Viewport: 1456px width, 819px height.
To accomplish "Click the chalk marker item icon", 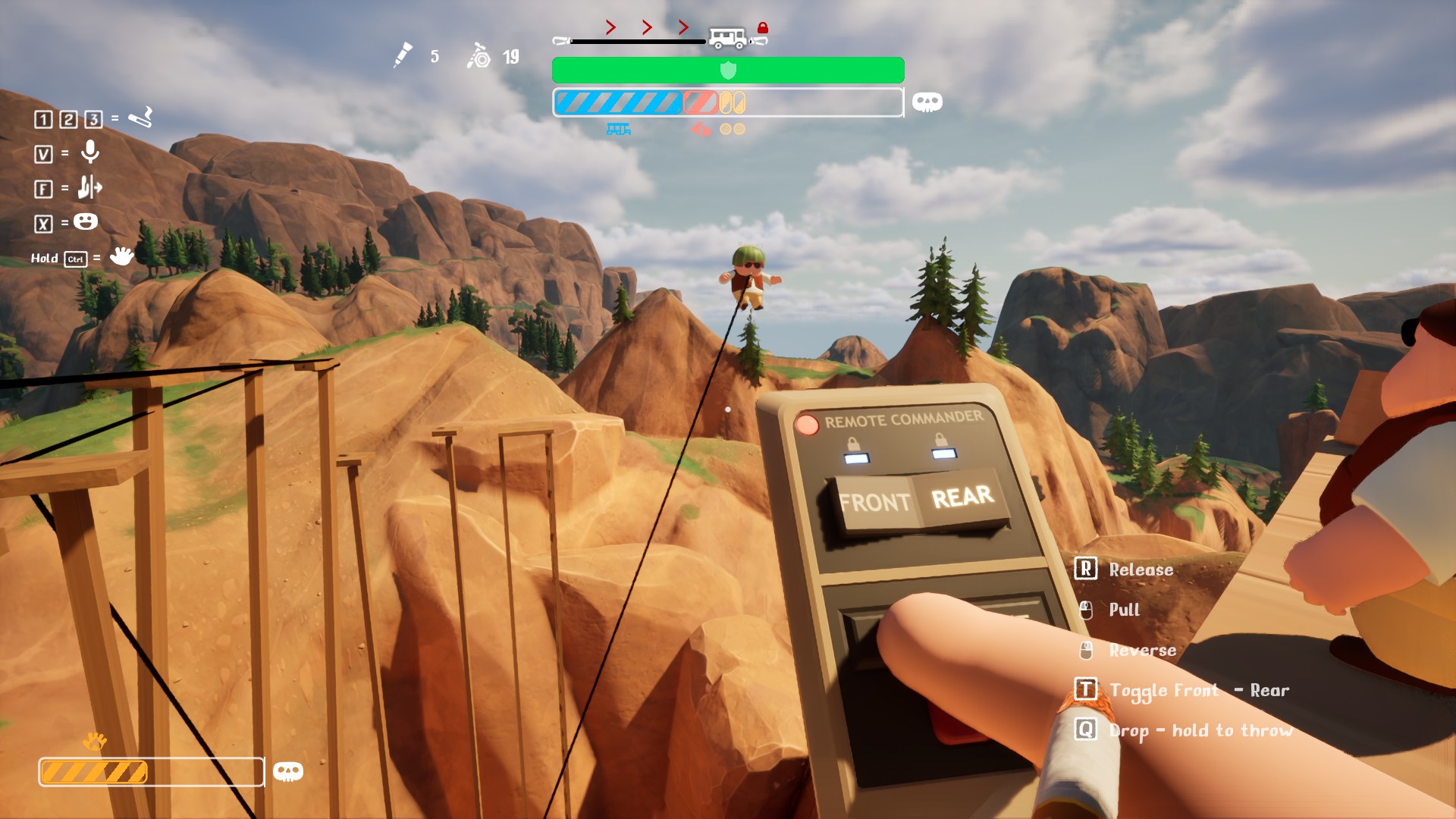I will pos(403,55).
